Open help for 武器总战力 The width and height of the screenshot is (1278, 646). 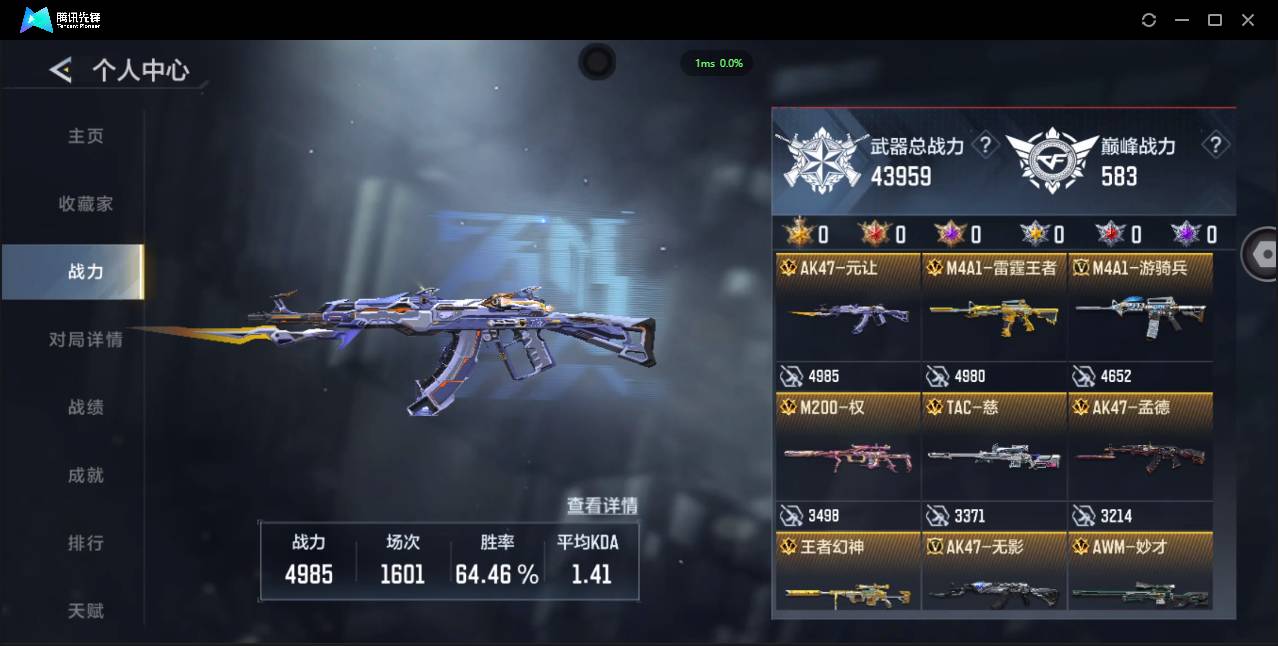click(x=986, y=146)
